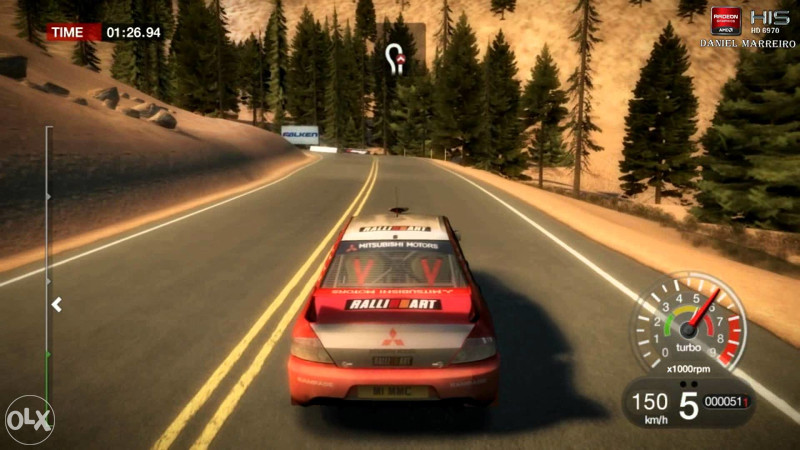Click the Radeon Graphics badge
800x450 pixels.
[726, 22]
